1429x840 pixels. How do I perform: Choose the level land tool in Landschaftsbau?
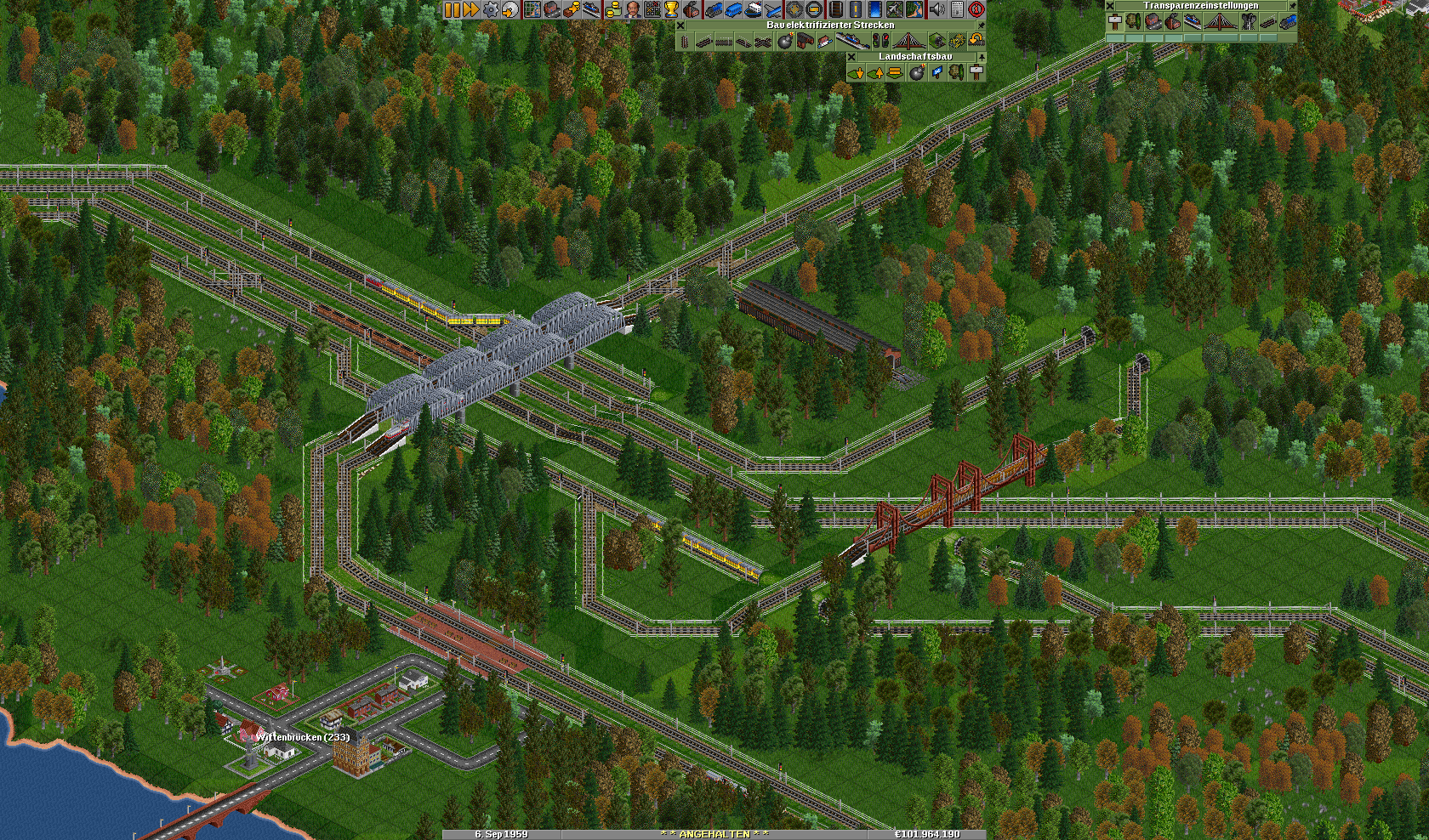pos(895,73)
